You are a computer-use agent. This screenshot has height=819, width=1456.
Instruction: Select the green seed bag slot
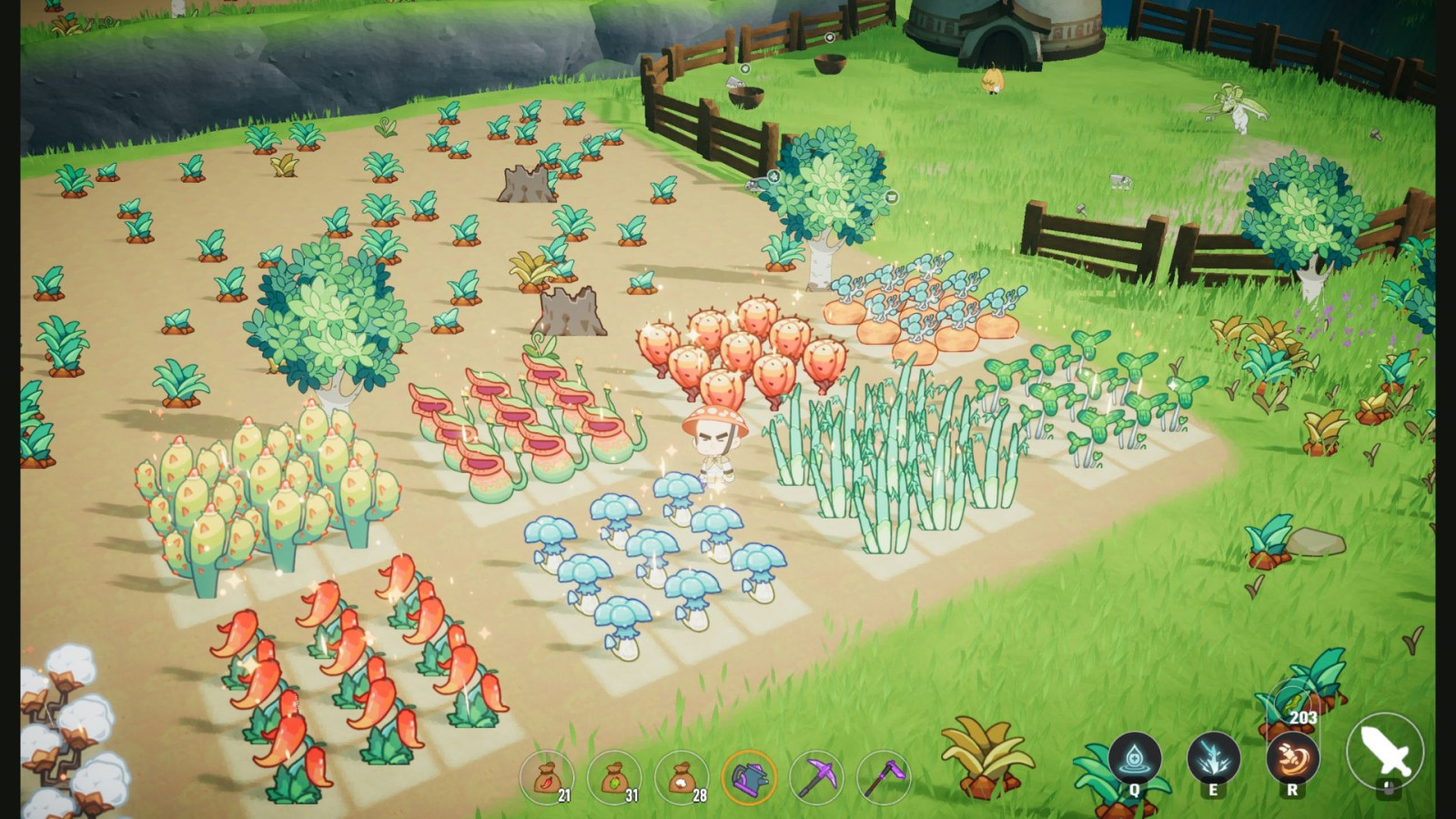point(614,778)
